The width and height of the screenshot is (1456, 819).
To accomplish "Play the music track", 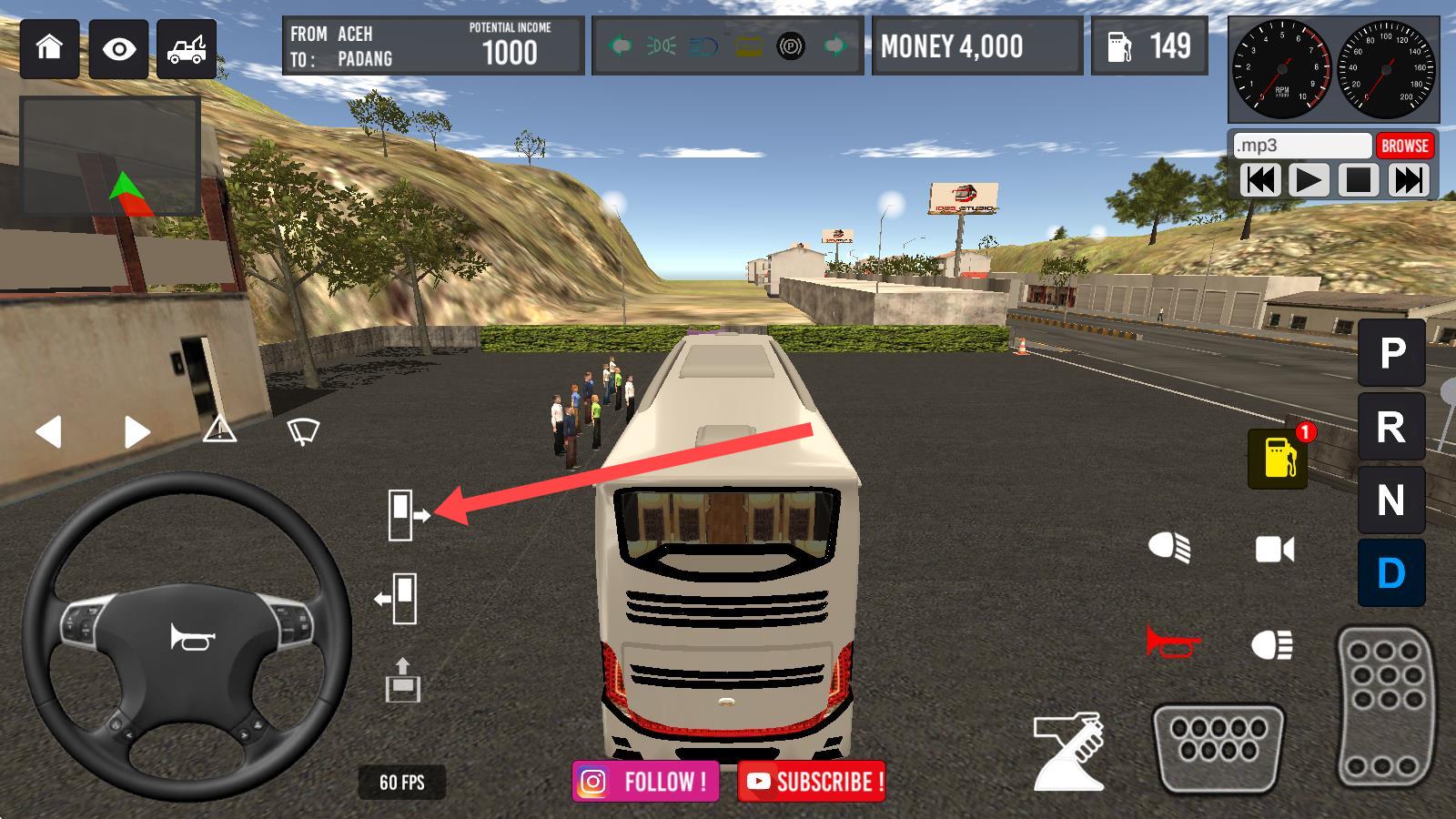I will point(1308,180).
